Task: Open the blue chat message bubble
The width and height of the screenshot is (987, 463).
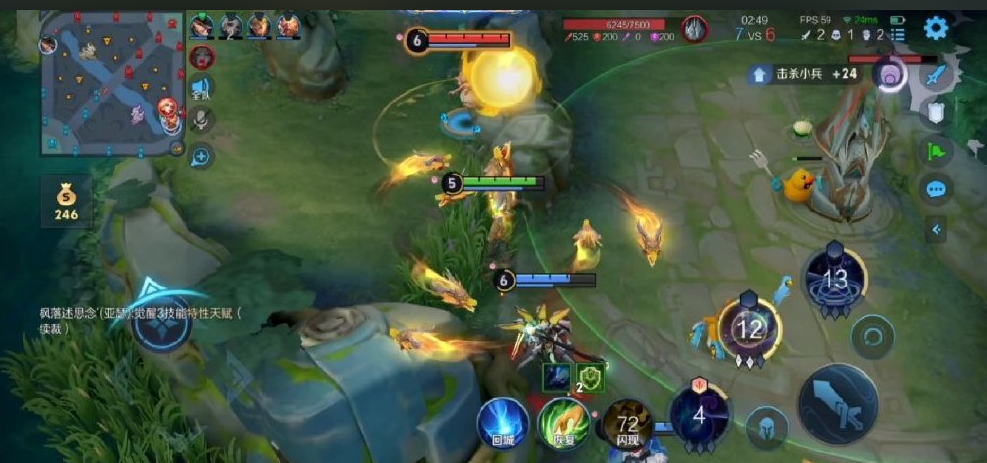Action: (935, 188)
